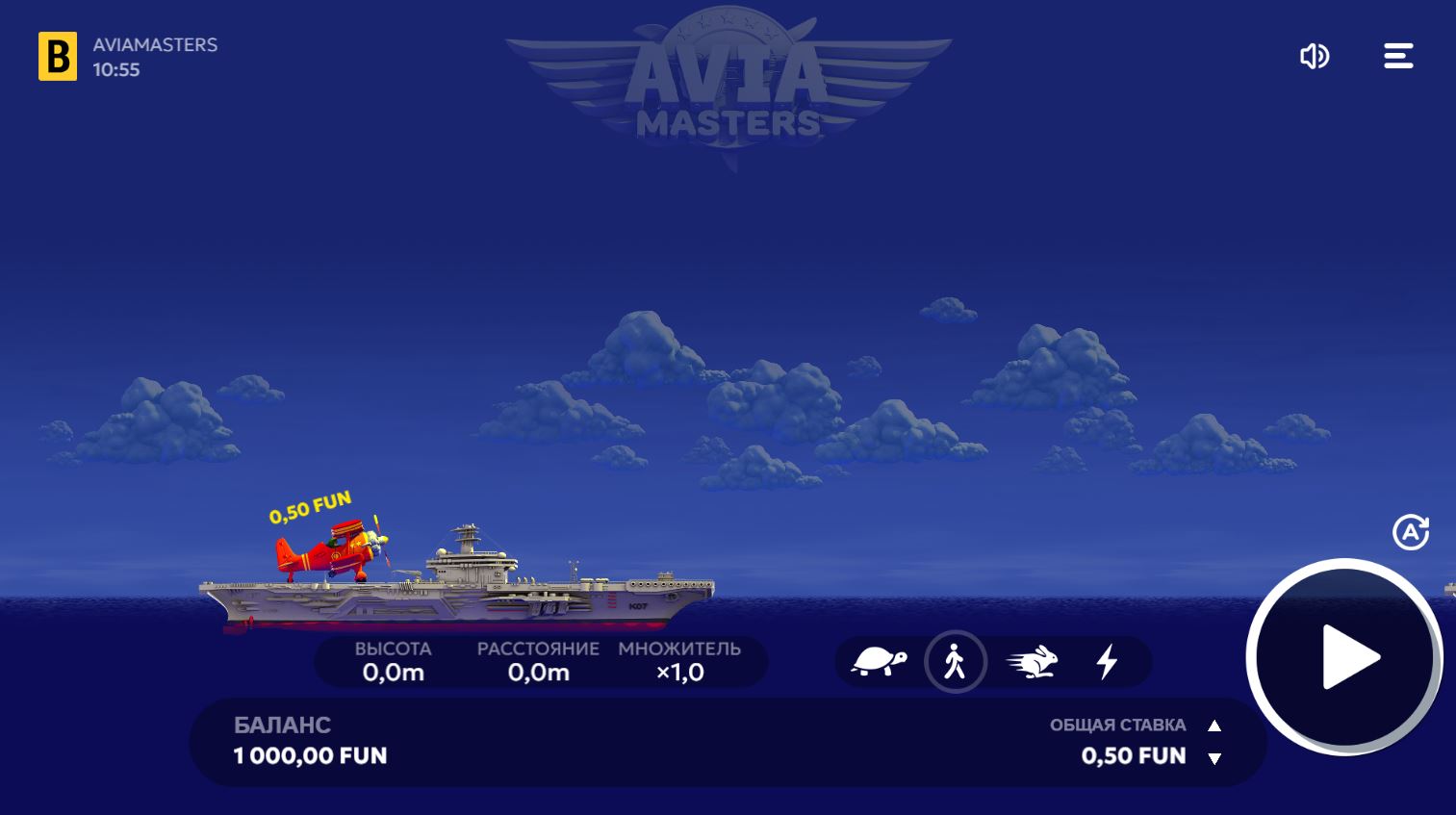The image size is (1456, 815).
Task: Click the yellow B casino logo
Action: coord(58,57)
